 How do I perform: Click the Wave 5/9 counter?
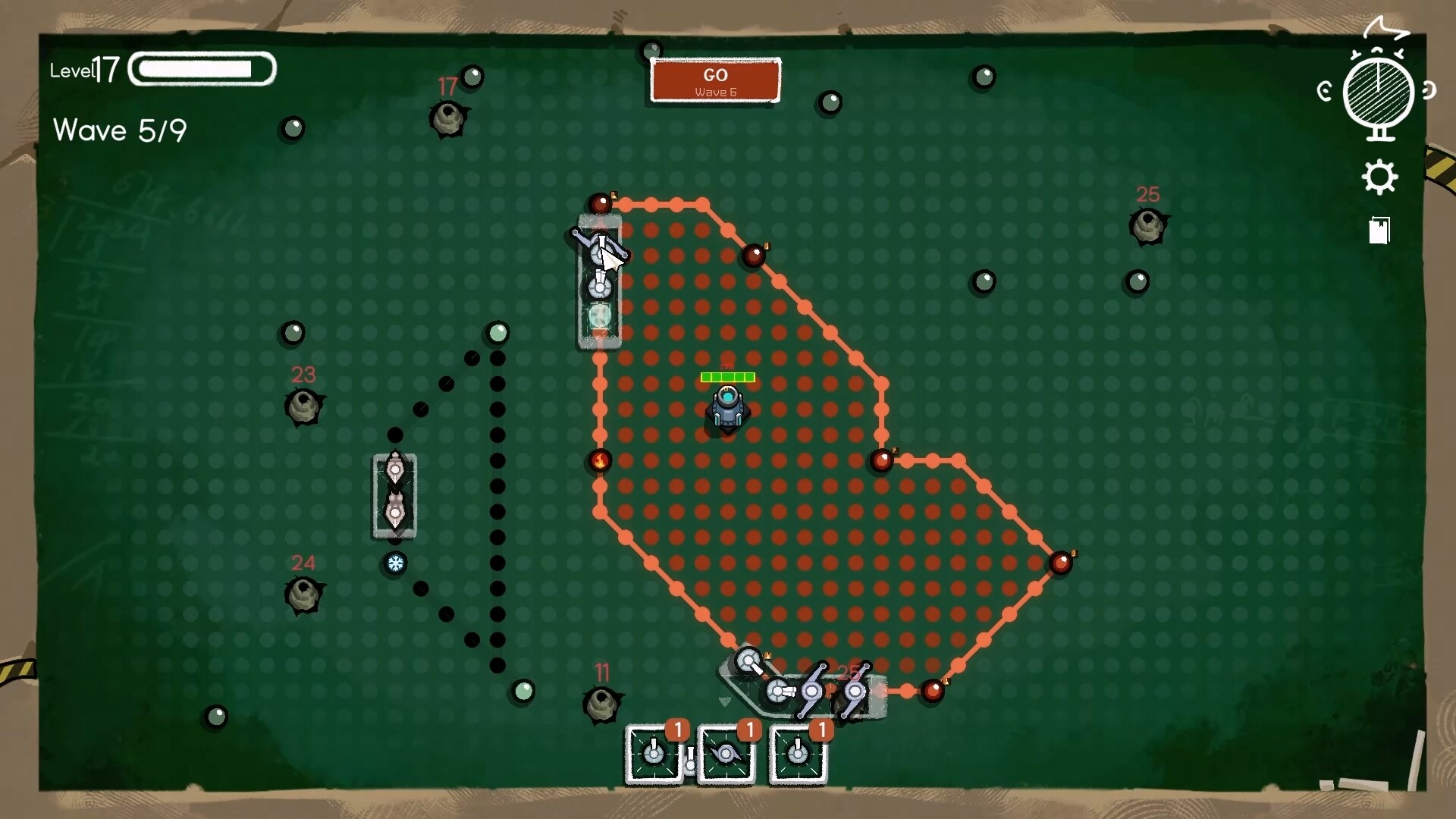click(x=120, y=130)
